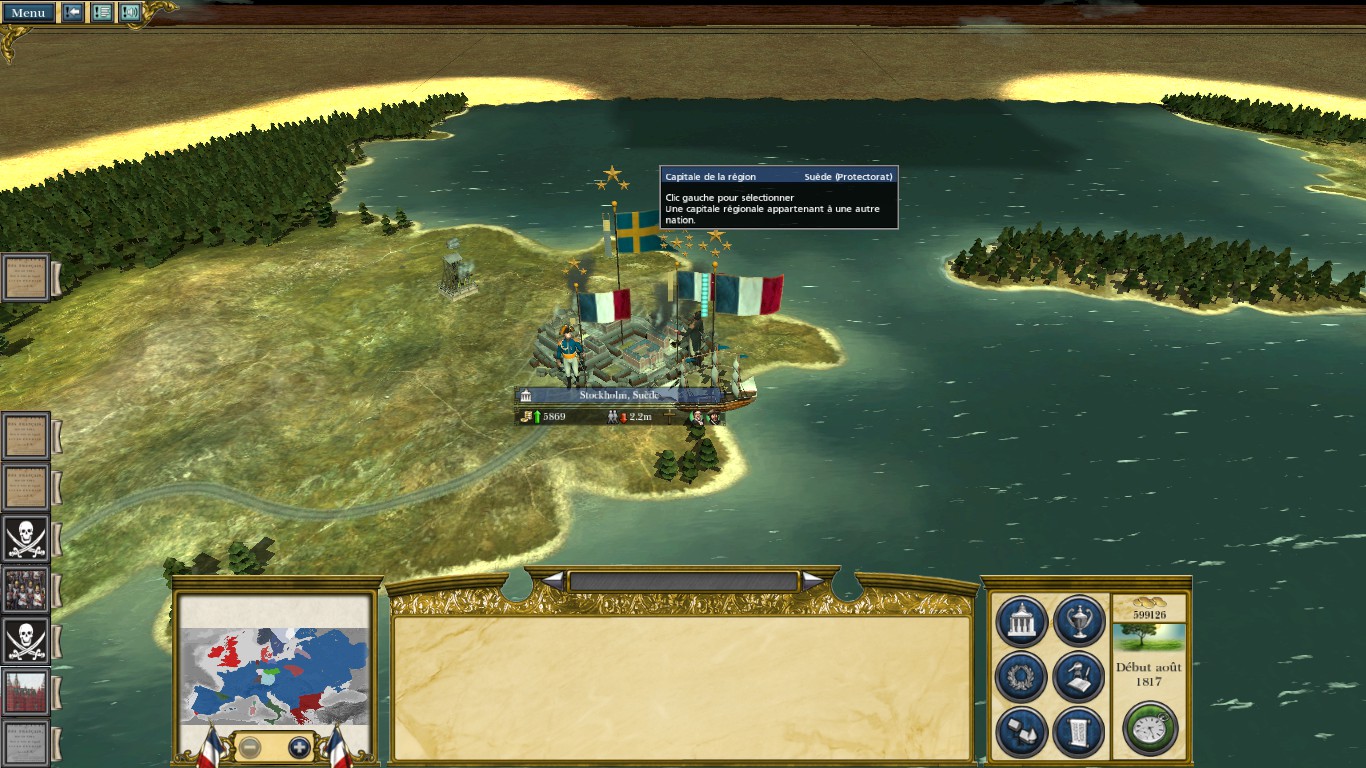Zoom out the minimap with minus button
The image size is (1366, 768).
pyautogui.click(x=250, y=747)
